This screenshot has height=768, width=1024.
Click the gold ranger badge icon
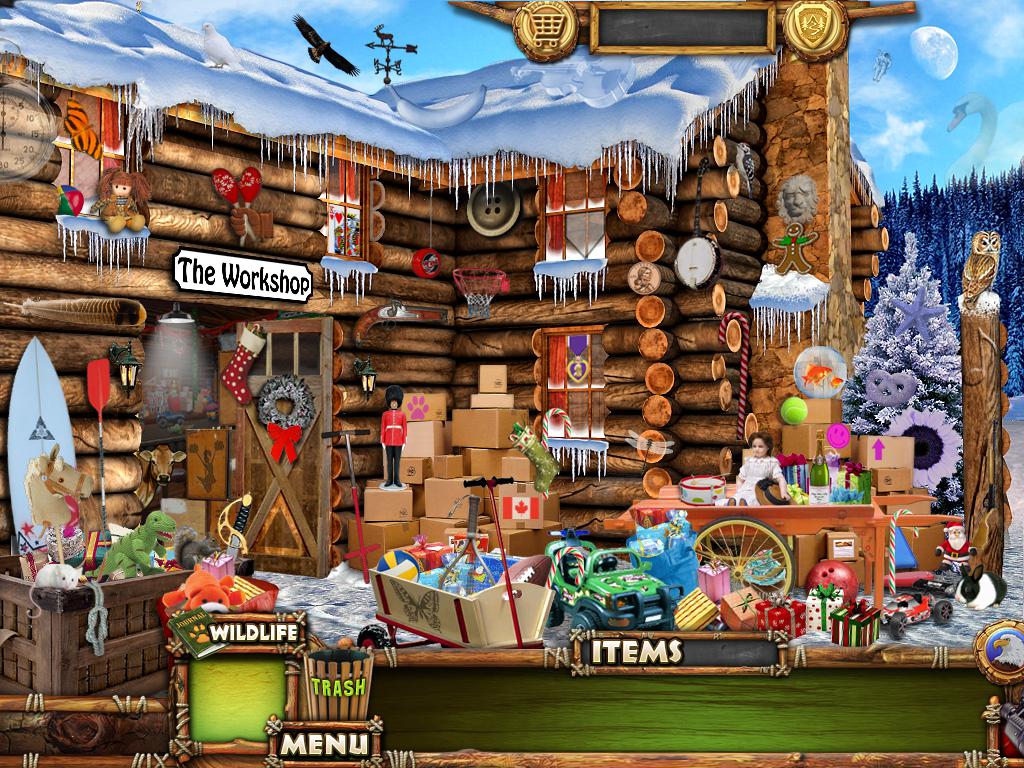815,28
